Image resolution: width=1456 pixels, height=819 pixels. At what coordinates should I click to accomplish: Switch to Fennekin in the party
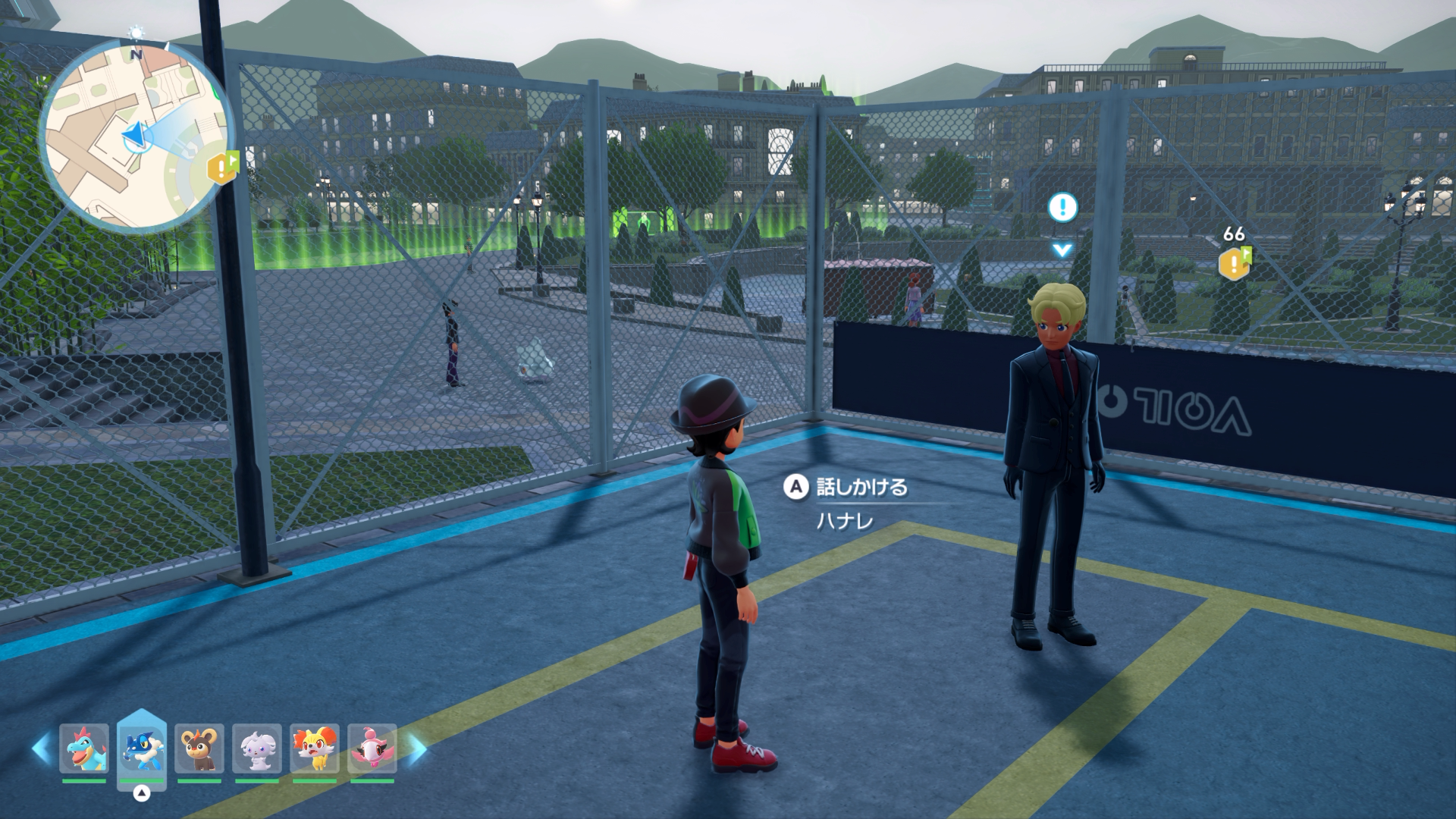[315, 748]
